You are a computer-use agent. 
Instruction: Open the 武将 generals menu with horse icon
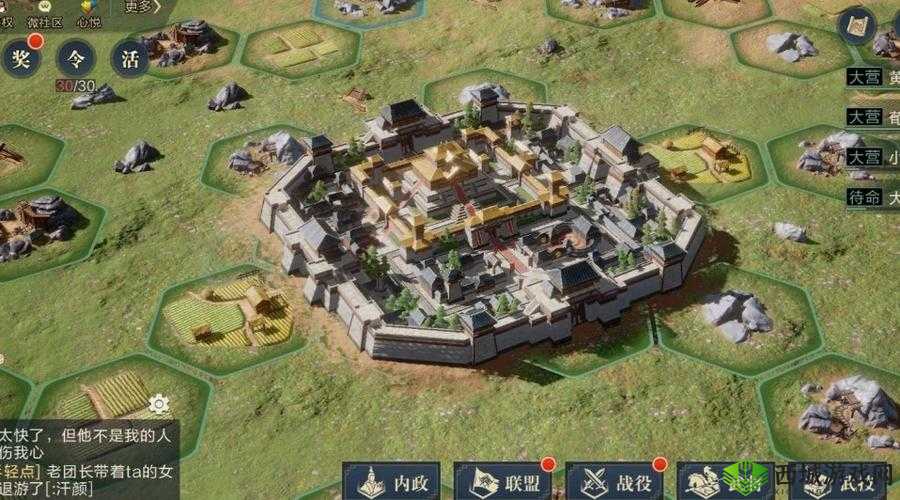pos(722,482)
